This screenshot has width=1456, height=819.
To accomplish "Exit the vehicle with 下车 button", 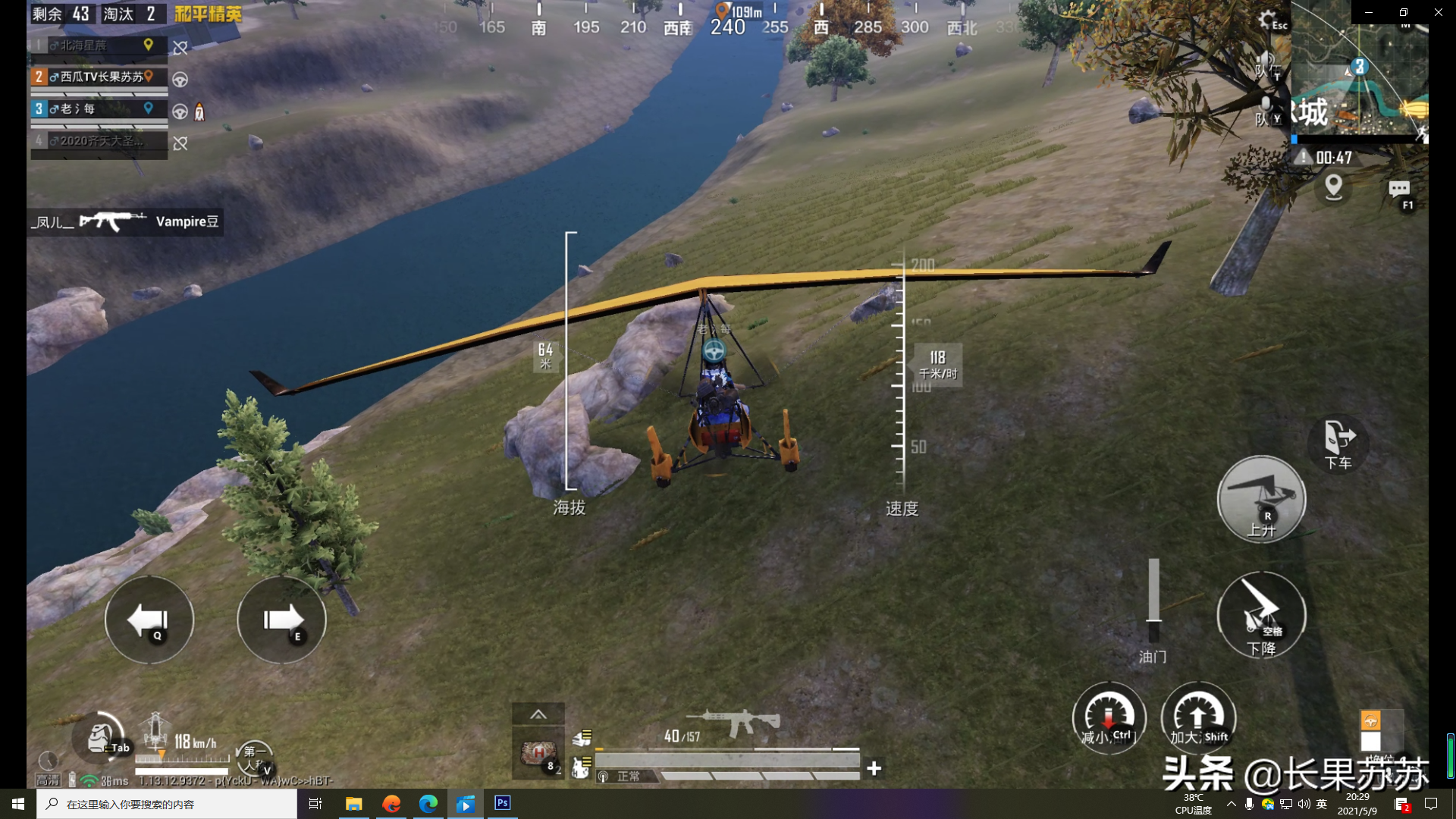I will point(1338,443).
